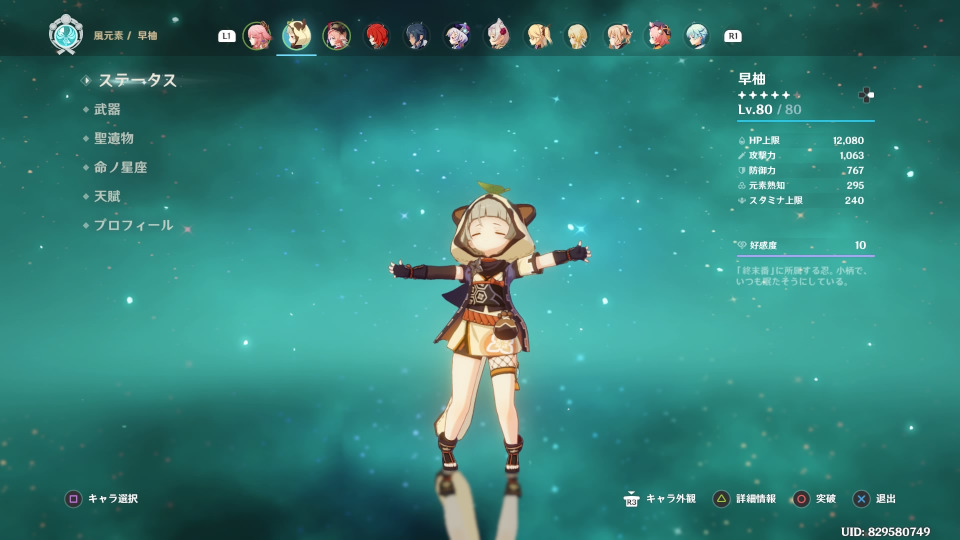
Task: Switch to Yae Miko's fox-eared portrait
Action: (x=257, y=36)
